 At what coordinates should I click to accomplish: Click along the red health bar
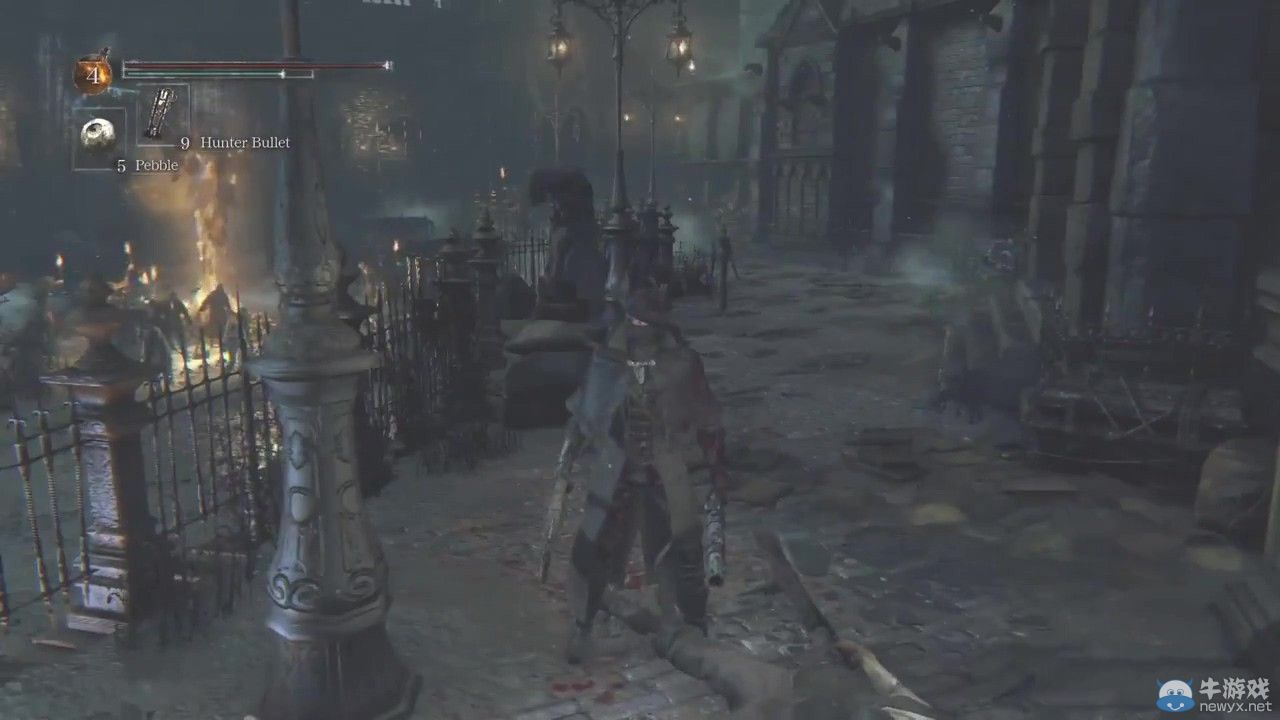click(x=250, y=65)
